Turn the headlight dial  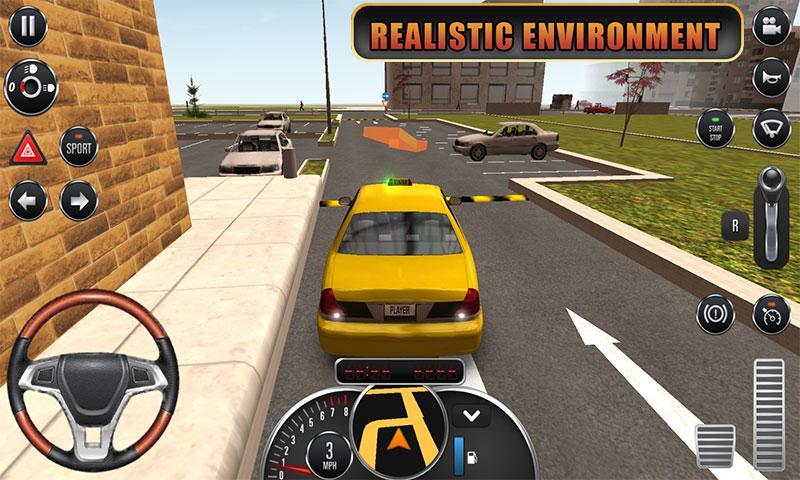29,87
